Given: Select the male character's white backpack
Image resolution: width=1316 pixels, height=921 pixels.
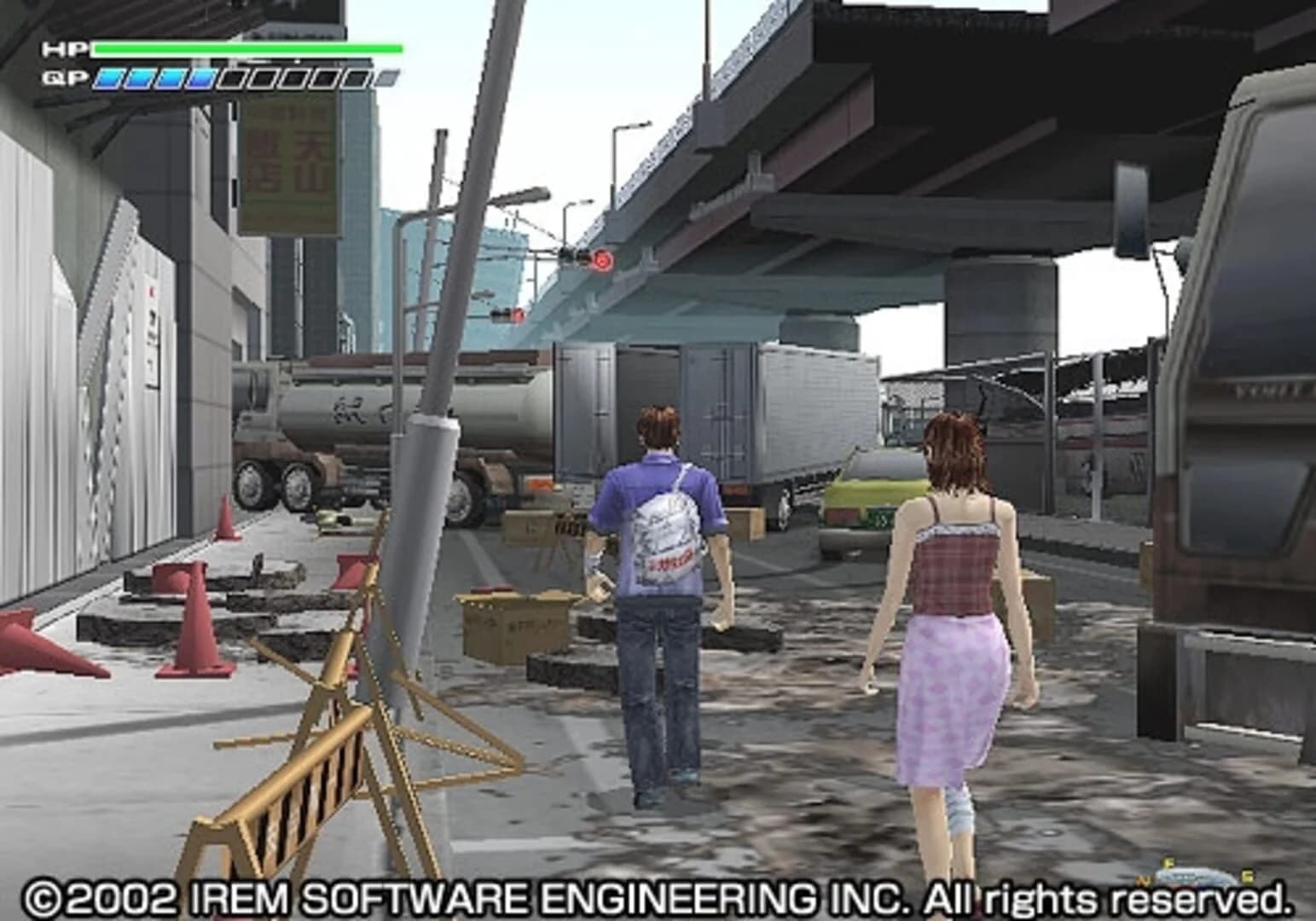Looking at the screenshot, I should pyautogui.click(x=667, y=537).
